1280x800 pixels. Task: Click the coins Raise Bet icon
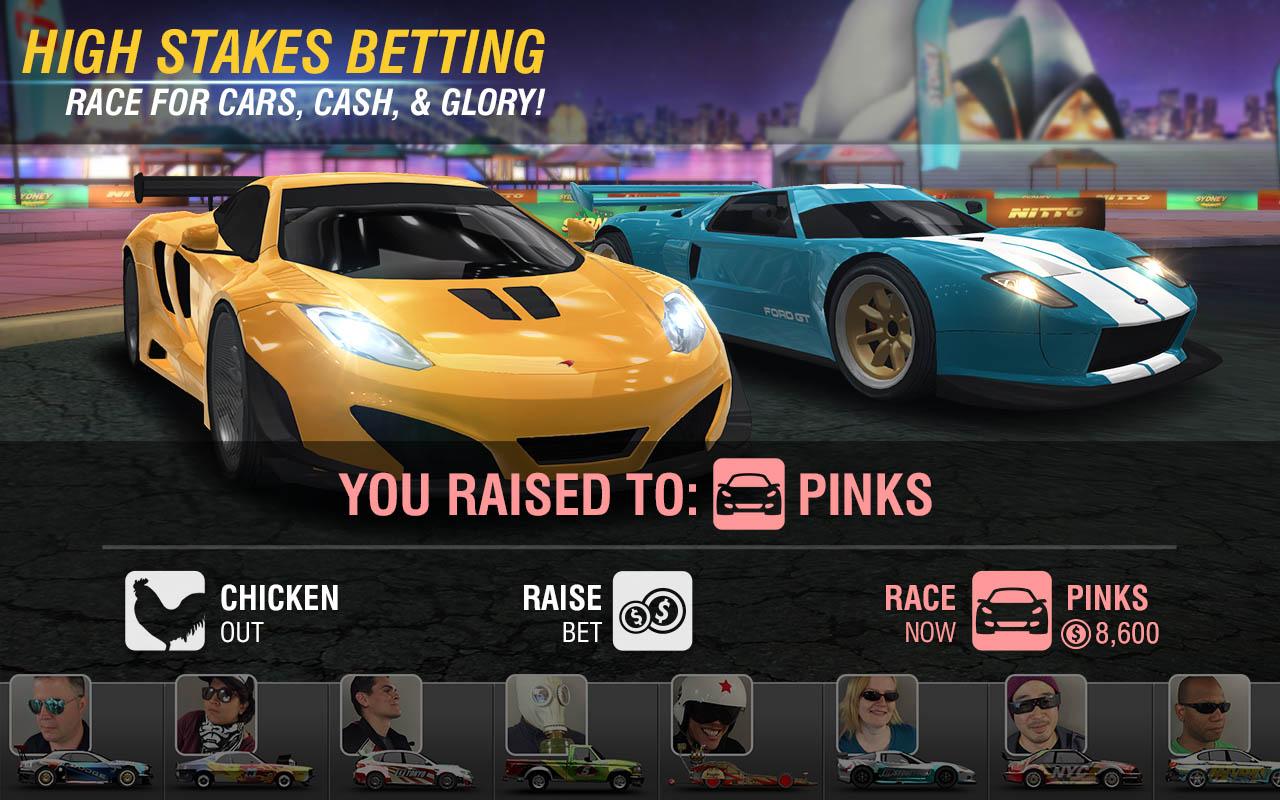(x=651, y=611)
